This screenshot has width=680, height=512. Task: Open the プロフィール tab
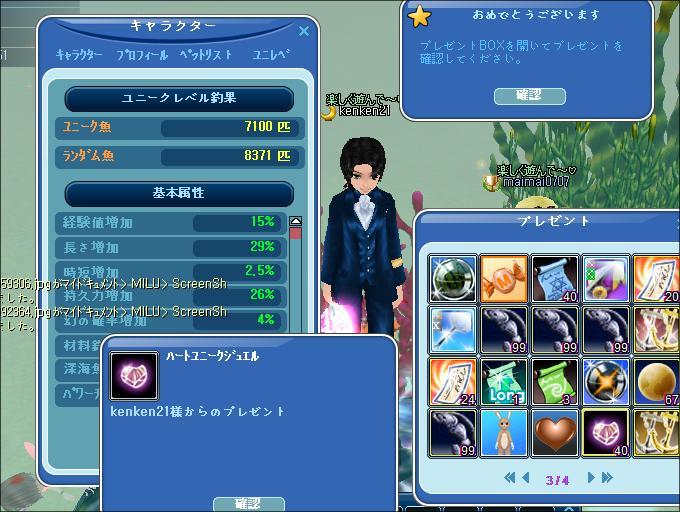coord(141,55)
